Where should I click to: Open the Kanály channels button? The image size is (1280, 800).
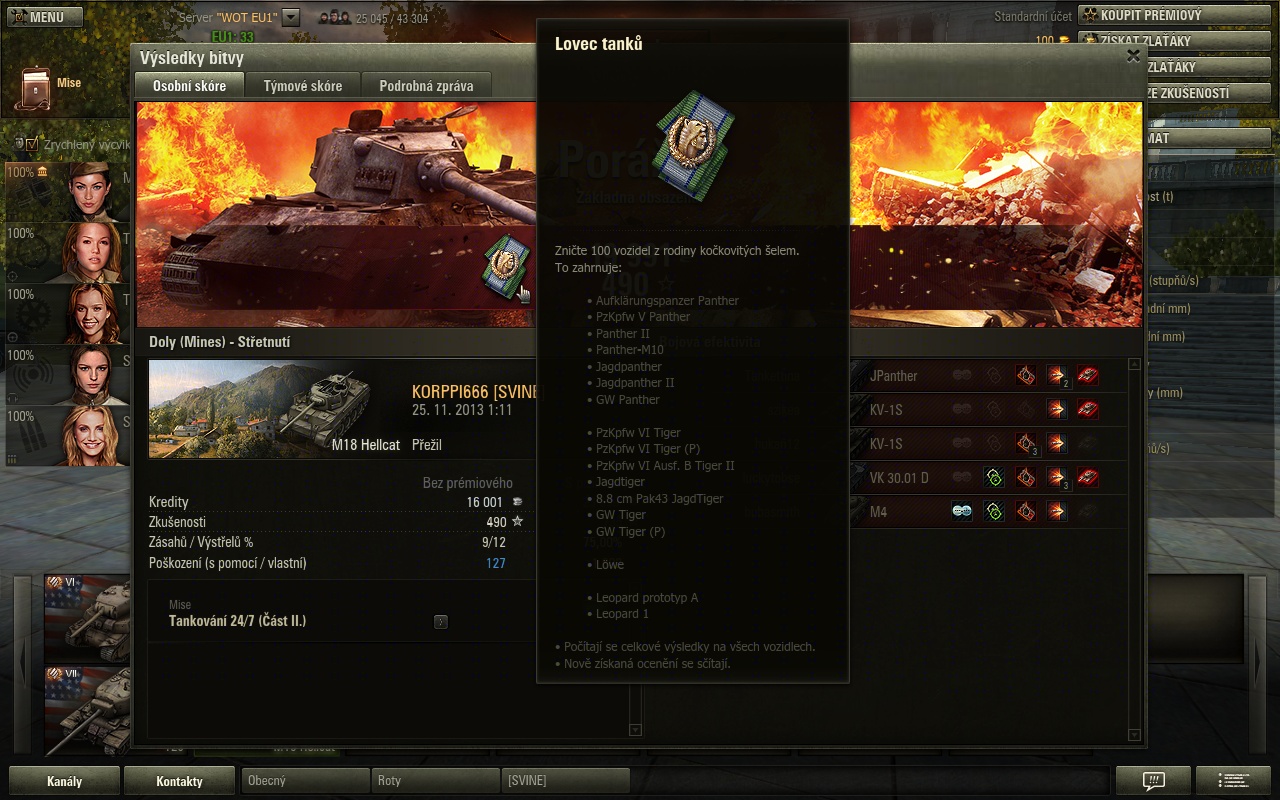pos(64,781)
